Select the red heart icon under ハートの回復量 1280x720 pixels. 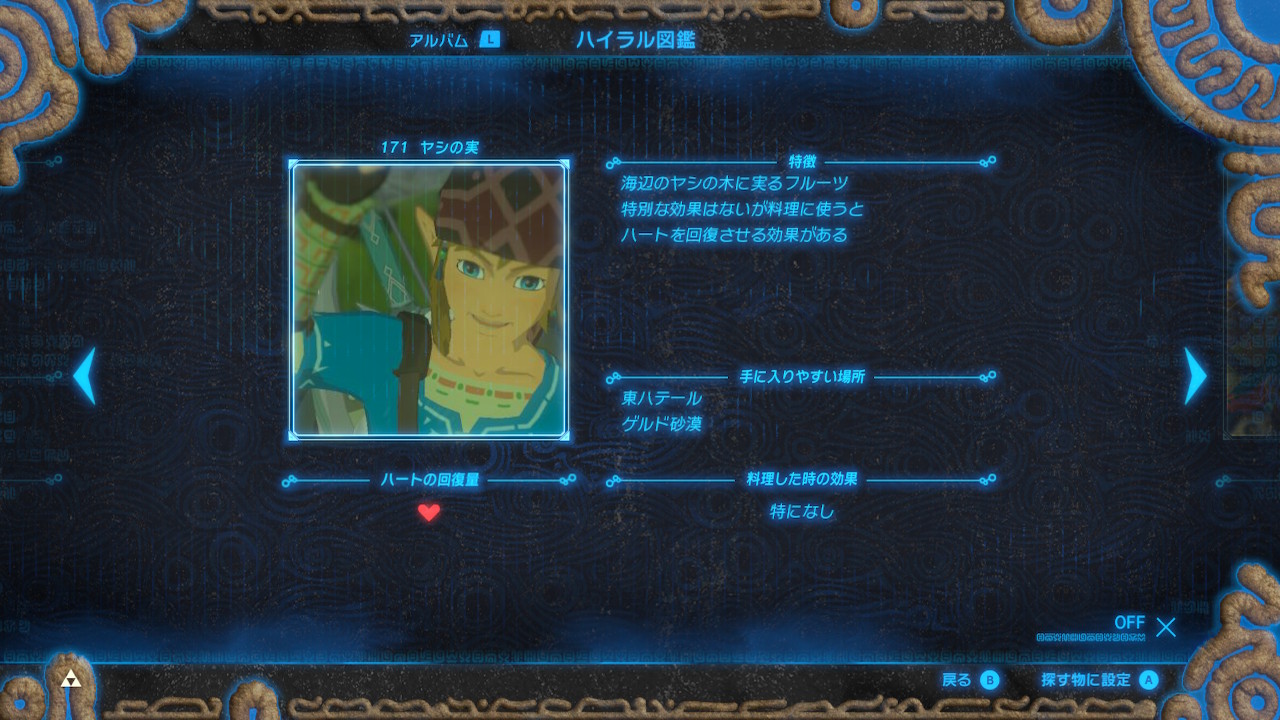(429, 513)
